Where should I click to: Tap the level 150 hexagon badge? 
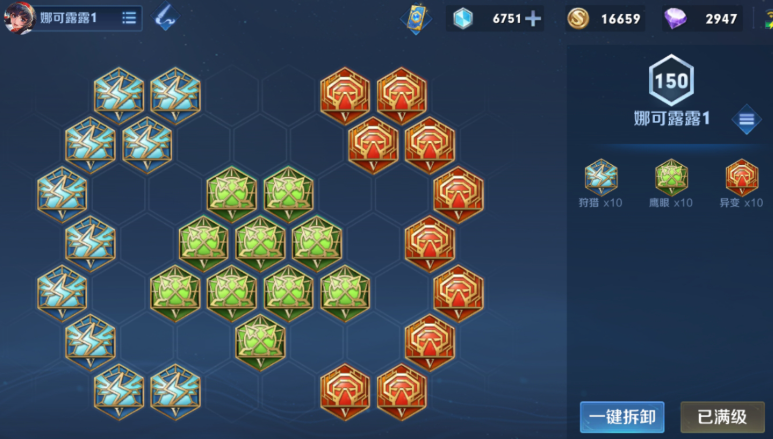(x=671, y=79)
